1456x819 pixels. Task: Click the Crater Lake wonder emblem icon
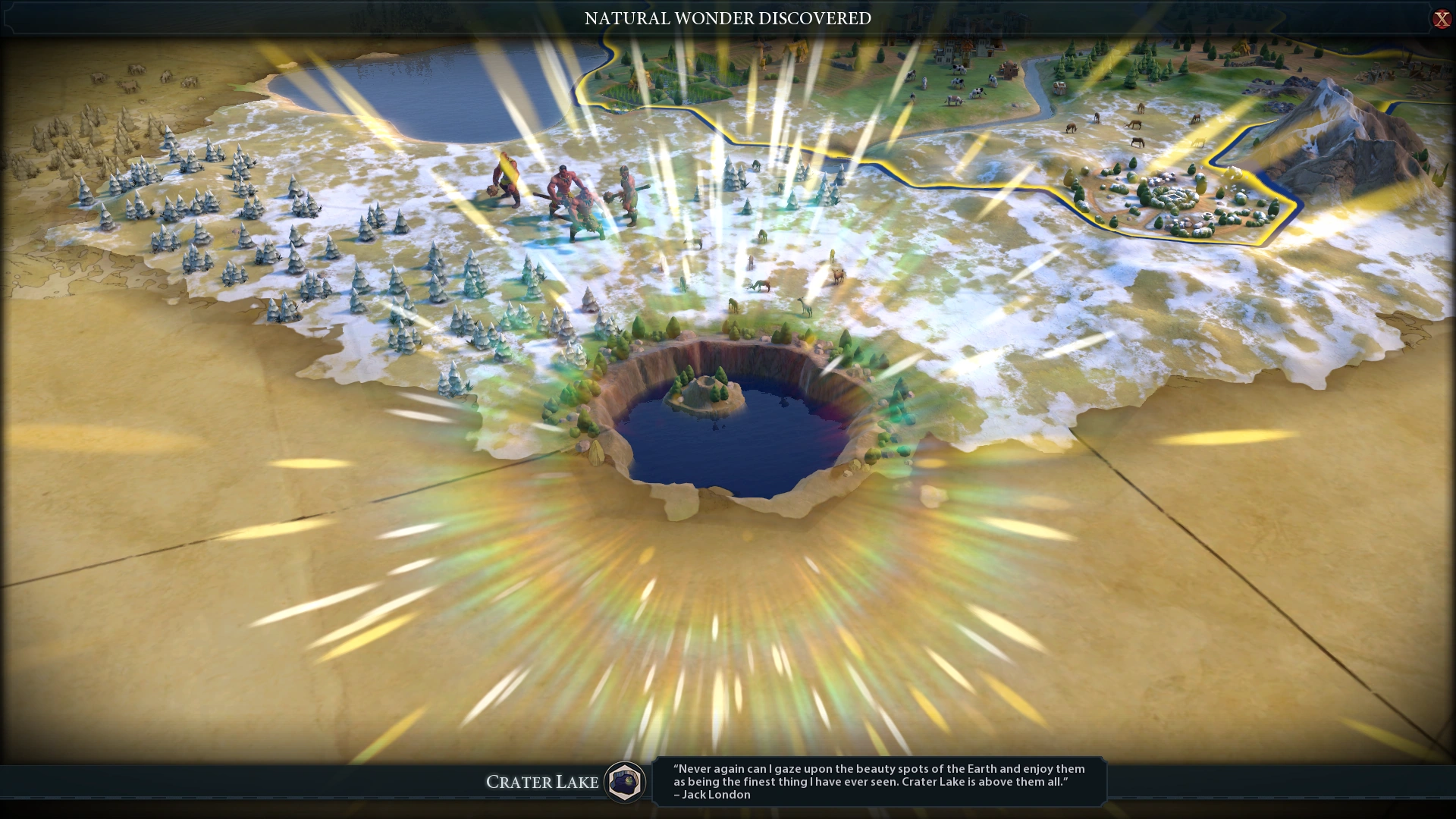[x=623, y=782]
